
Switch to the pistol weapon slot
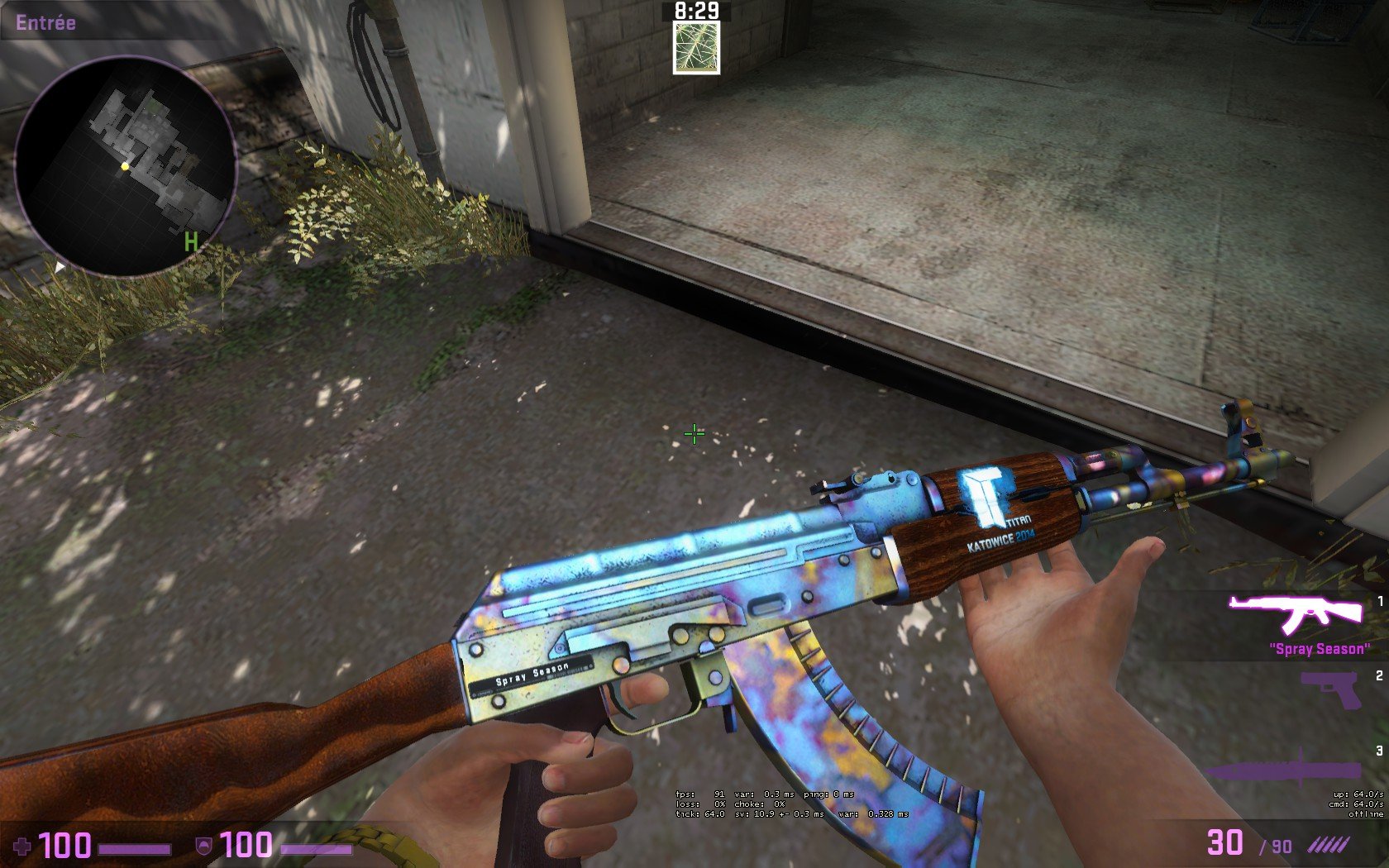coord(1330,689)
